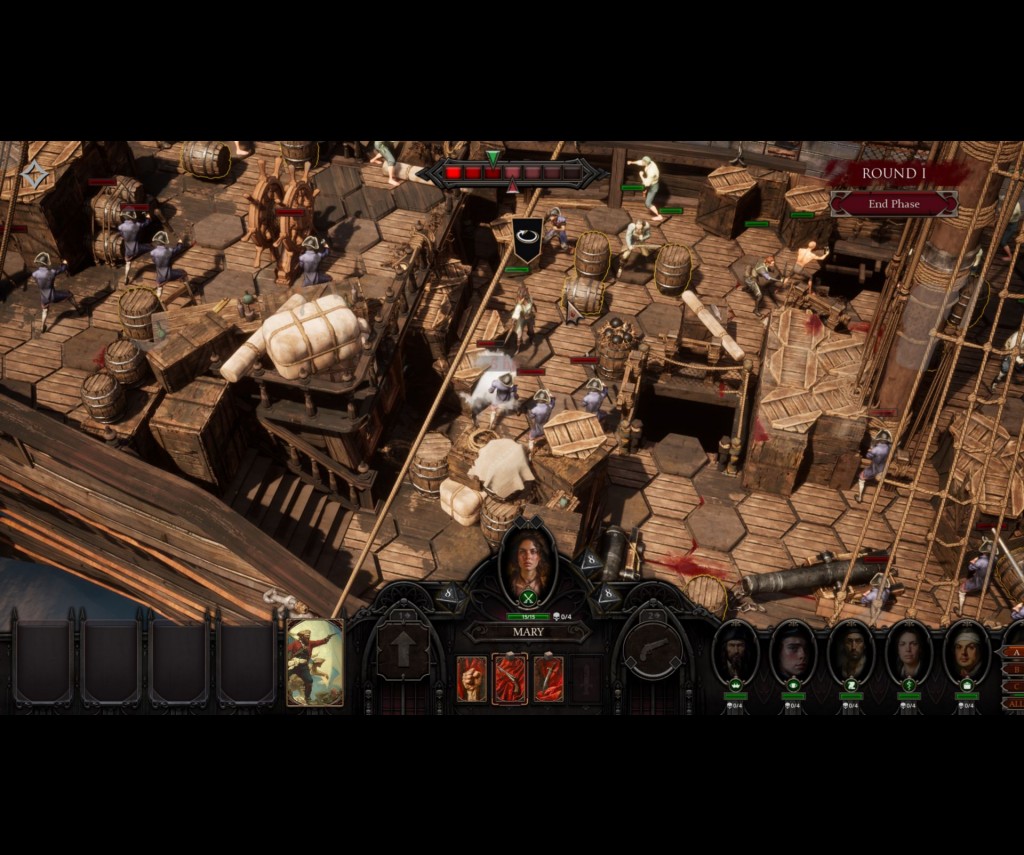Pick the young bruised-face crew portrait

click(x=793, y=653)
